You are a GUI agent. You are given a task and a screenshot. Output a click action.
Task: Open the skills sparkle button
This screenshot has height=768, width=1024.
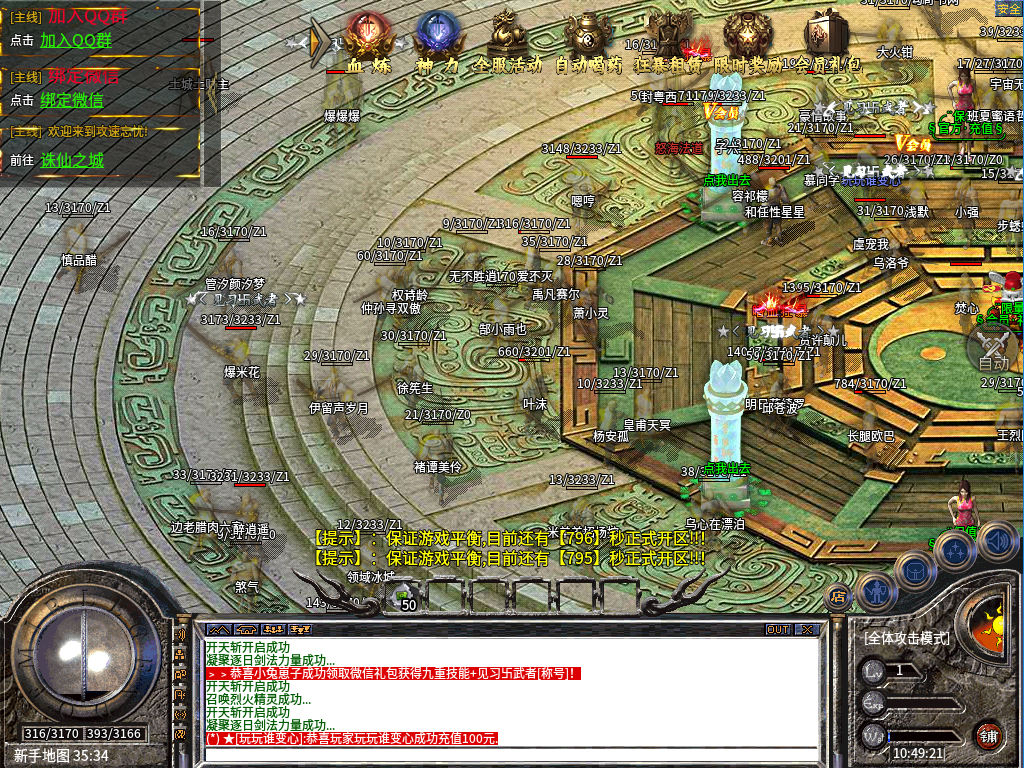coord(954,551)
